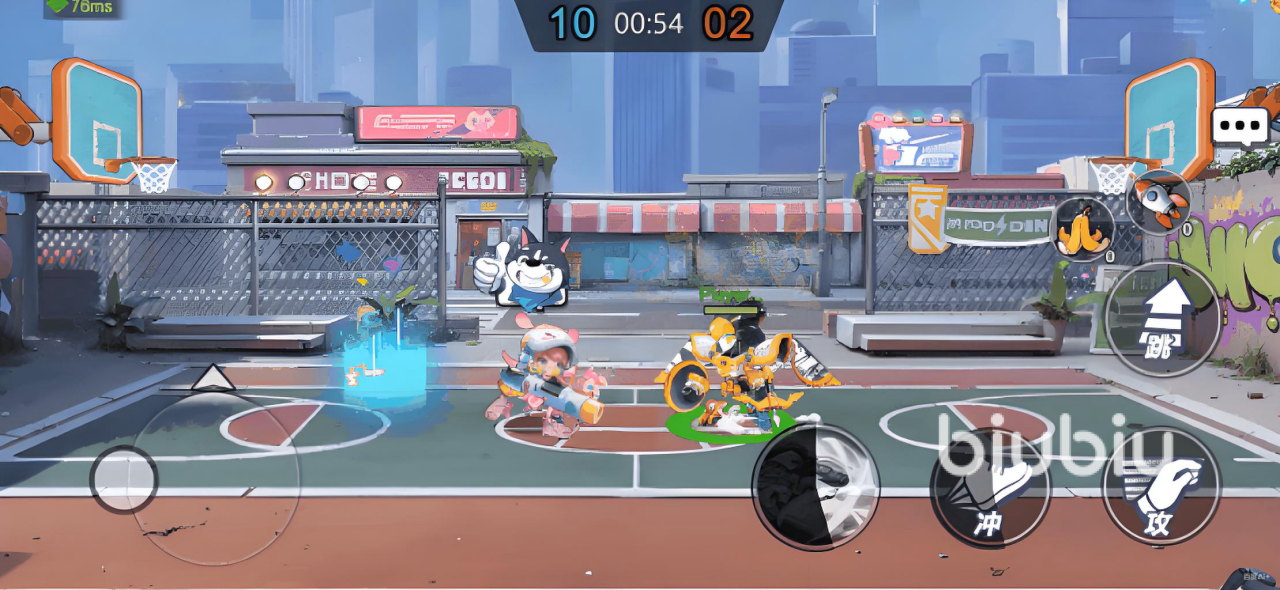The height and width of the screenshot is (590, 1280).
Task: Use the banana peel item
Action: tap(1084, 229)
